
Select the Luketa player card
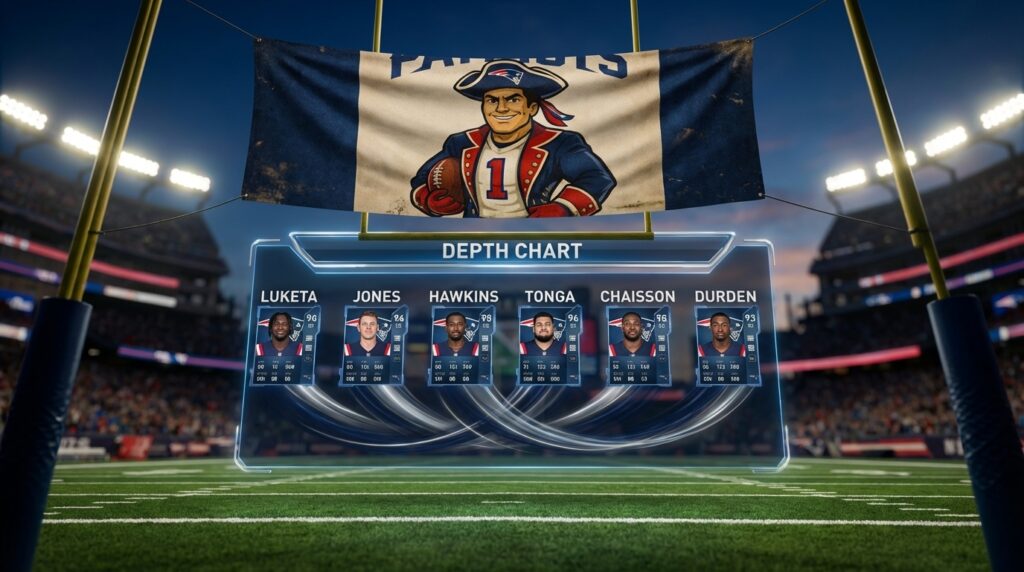coord(285,346)
